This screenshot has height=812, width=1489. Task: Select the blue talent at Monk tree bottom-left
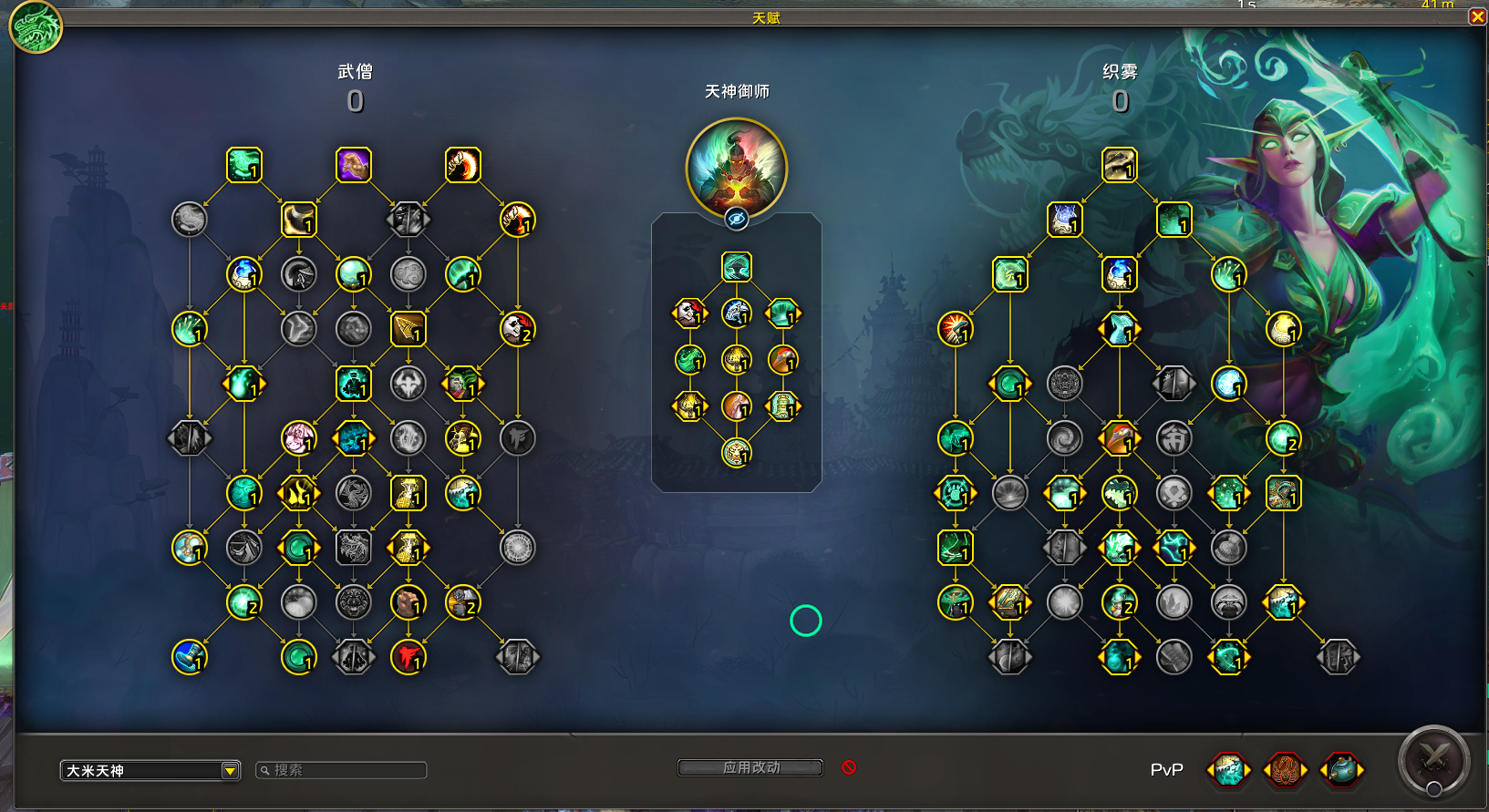pyautogui.click(x=190, y=657)
